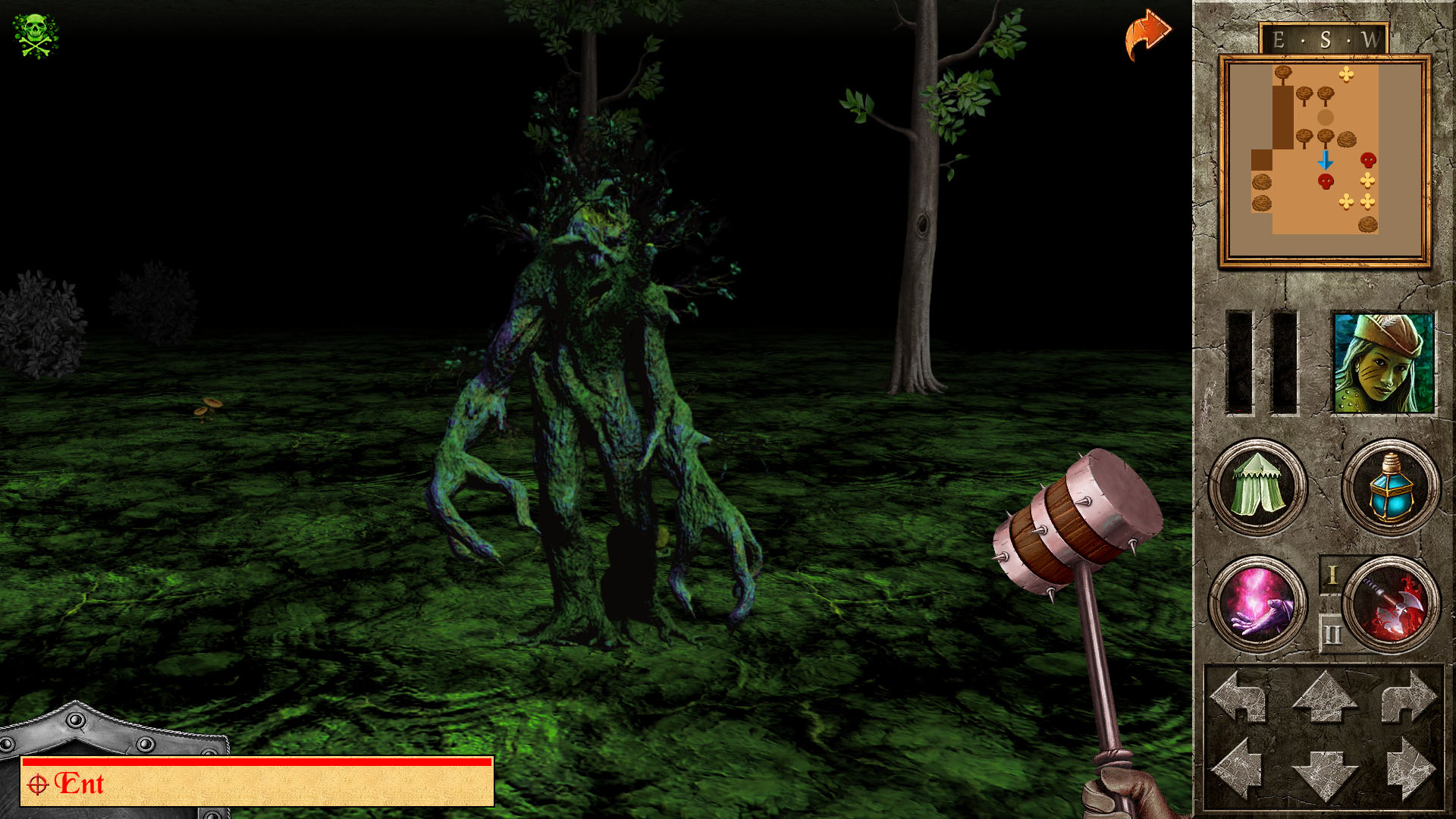Screen dimensions: 1456x819
Task: Click the orange curved arrow icon
Action: (x=1147, y=34)
